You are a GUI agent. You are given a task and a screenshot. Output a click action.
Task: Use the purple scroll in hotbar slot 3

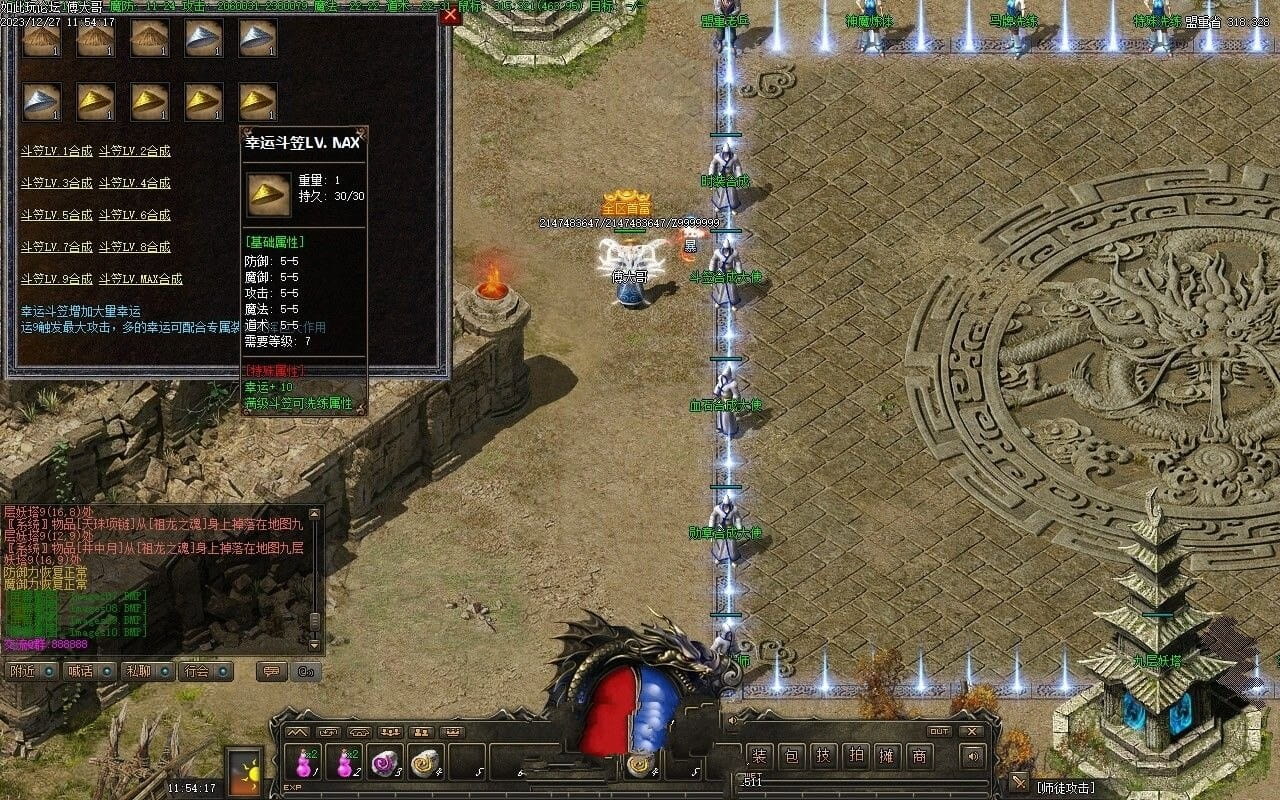(x=385, y=763)
